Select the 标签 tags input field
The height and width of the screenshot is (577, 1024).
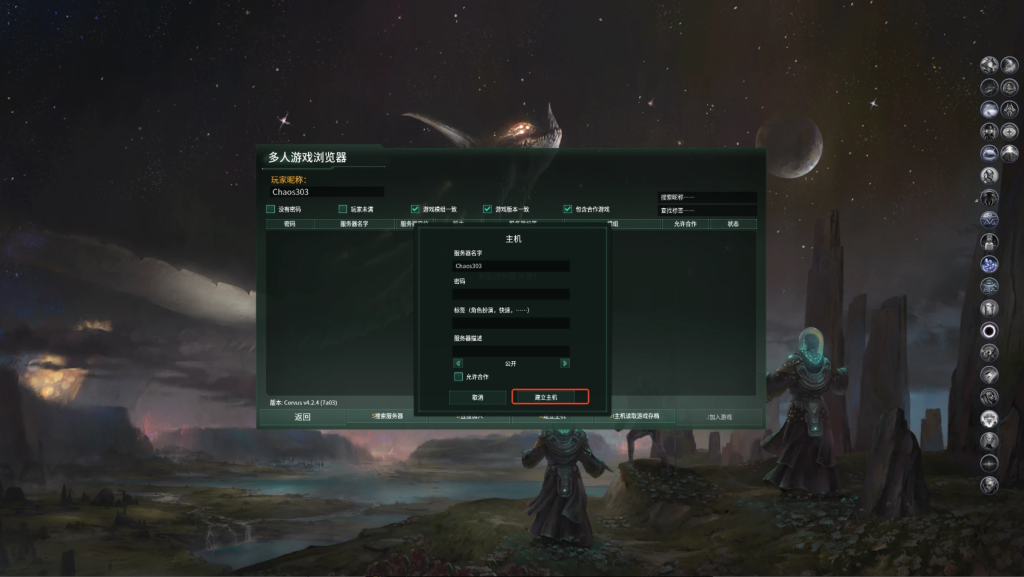coord(511,323)
